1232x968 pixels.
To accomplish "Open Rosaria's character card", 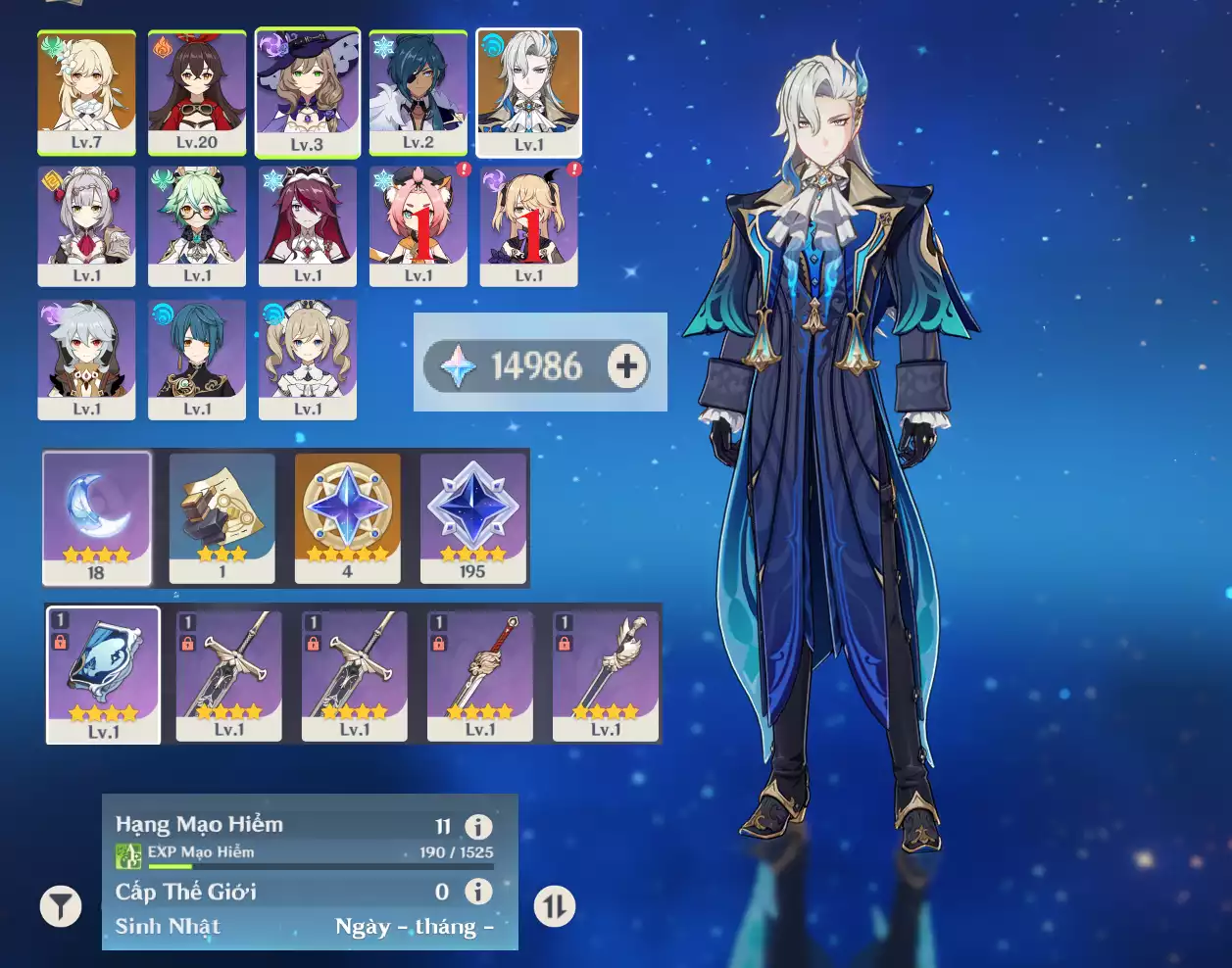I will point(308,226).
